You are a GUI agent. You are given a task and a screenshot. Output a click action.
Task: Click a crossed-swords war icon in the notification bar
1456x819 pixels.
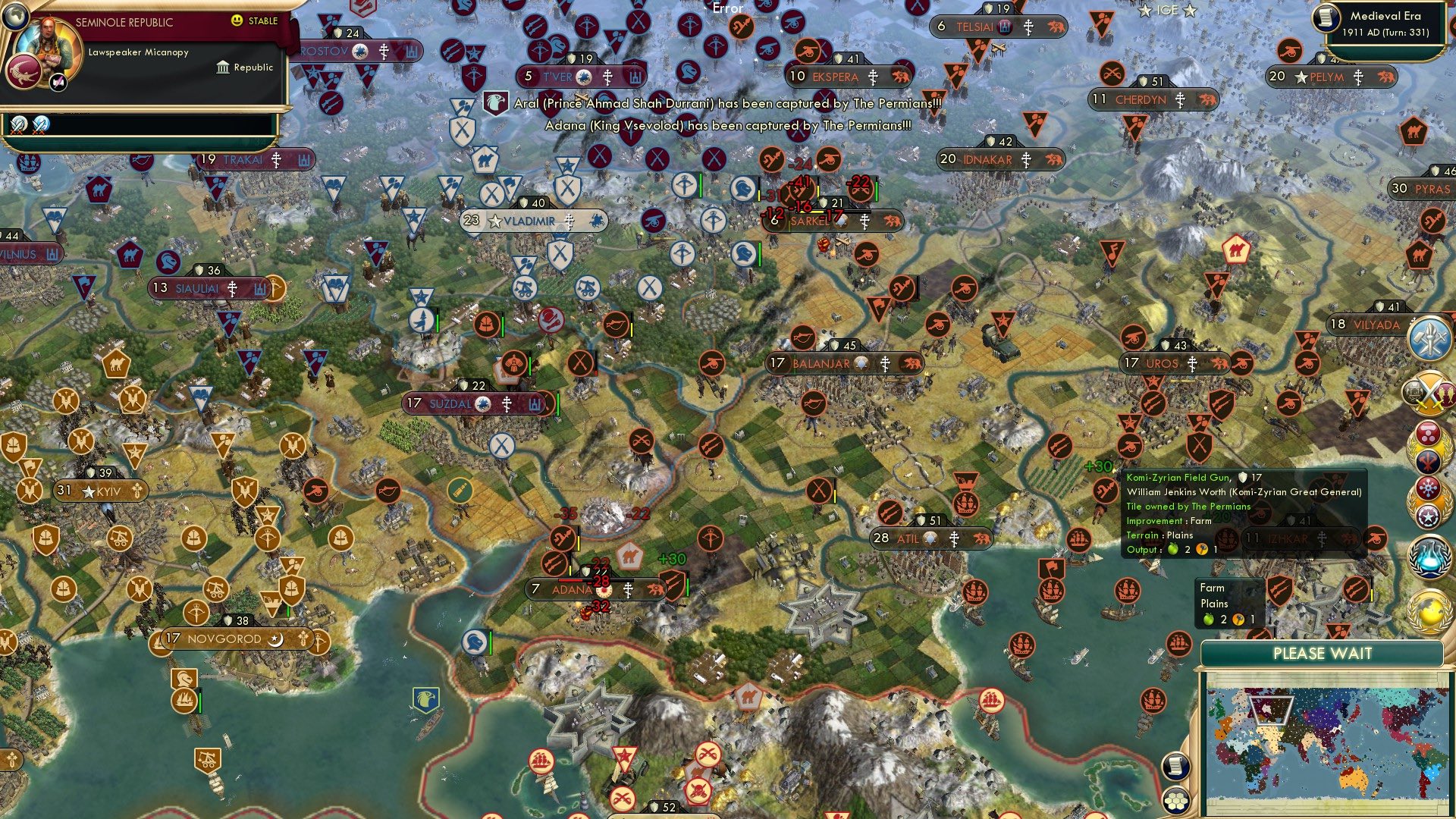click(18, 125)
